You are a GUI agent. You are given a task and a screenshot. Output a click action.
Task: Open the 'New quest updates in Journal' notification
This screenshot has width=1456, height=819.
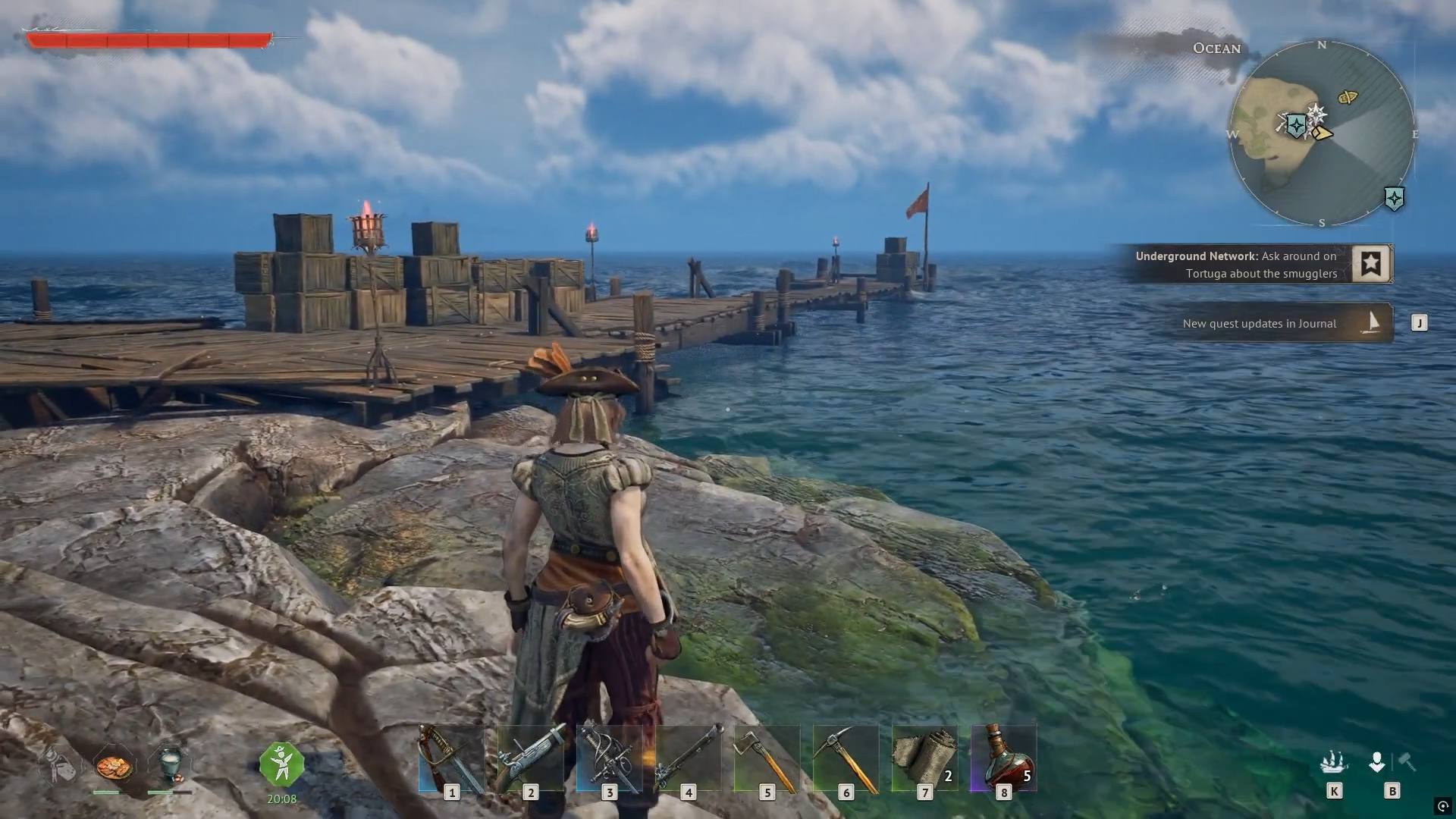click(x=1280, y=323)
